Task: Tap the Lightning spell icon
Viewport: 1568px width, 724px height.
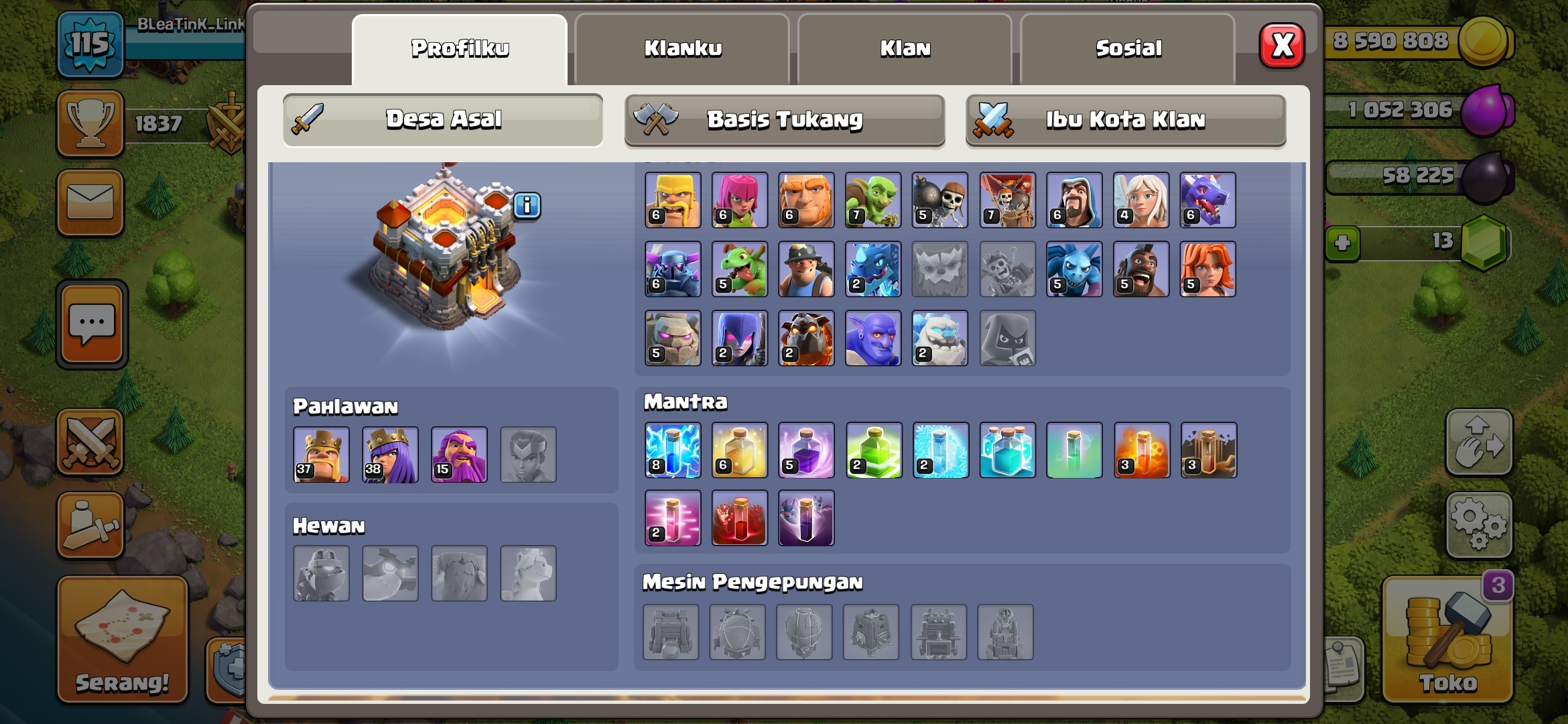Action: (x=673, y=450)
